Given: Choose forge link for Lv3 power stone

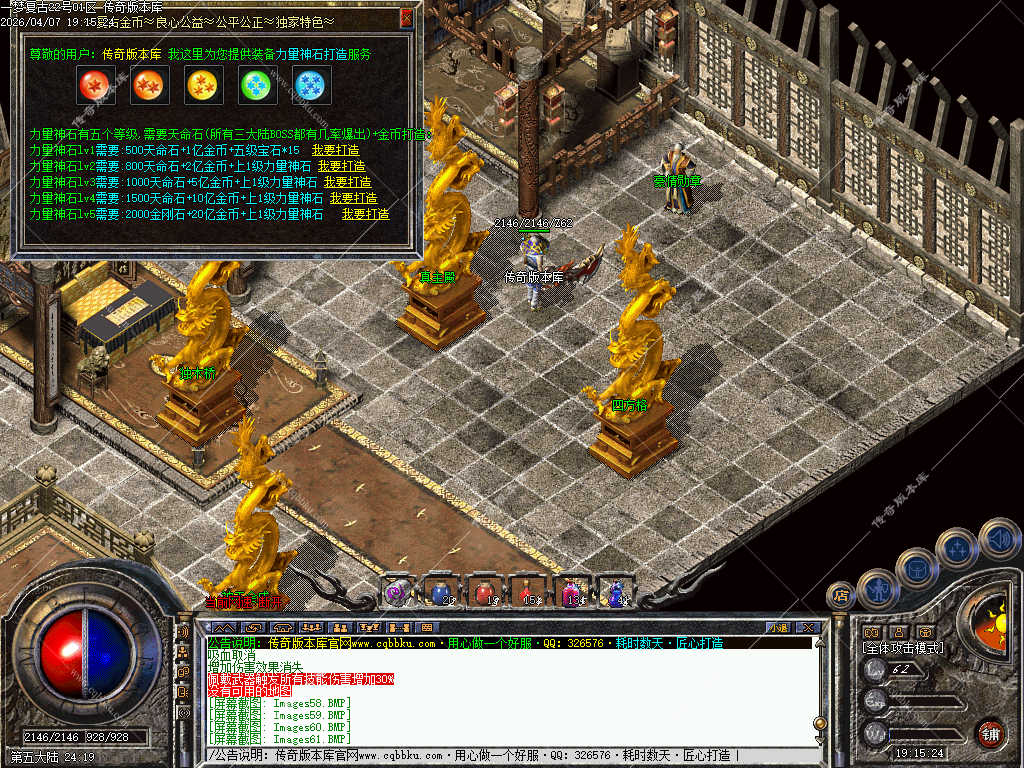Looking at the screenshot, I should click(x=348, y=182).
